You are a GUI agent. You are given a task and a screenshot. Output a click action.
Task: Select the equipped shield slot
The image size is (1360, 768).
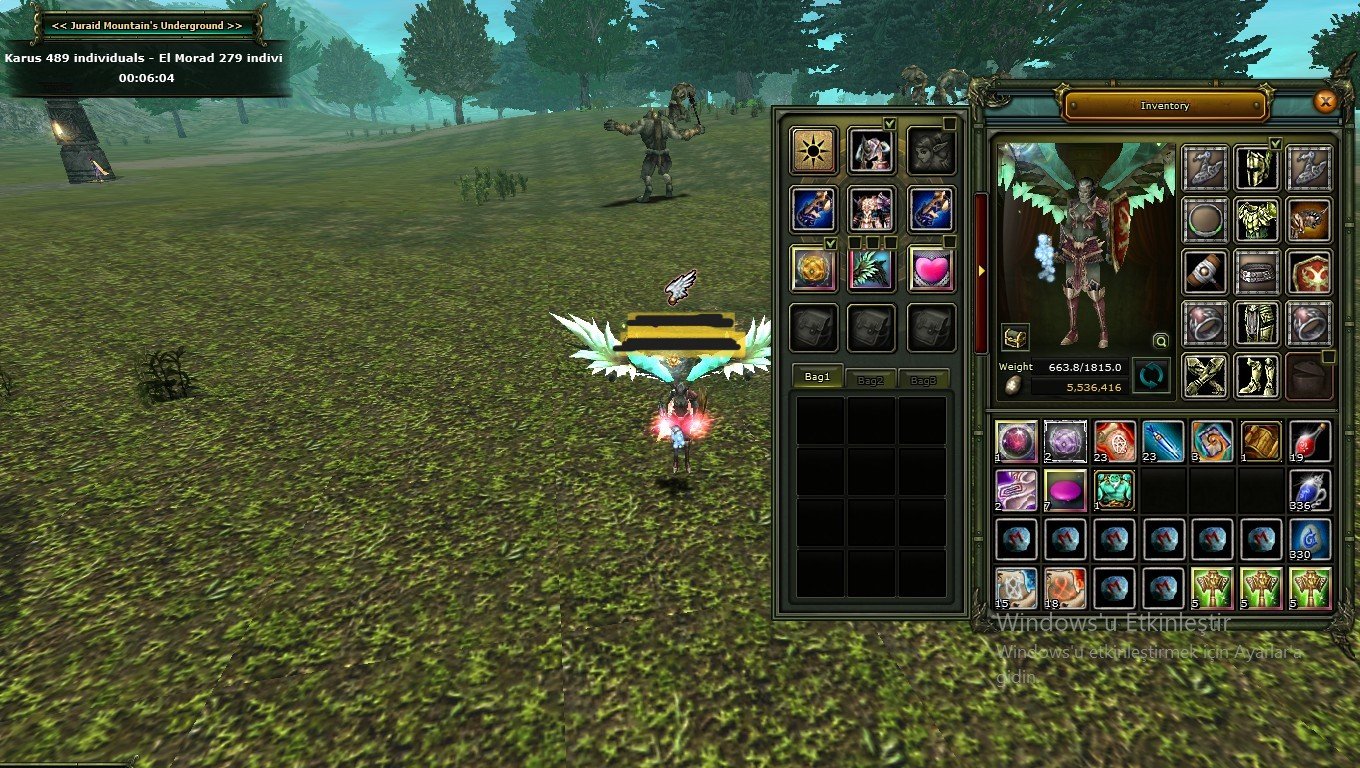[x=1309, y=271]
